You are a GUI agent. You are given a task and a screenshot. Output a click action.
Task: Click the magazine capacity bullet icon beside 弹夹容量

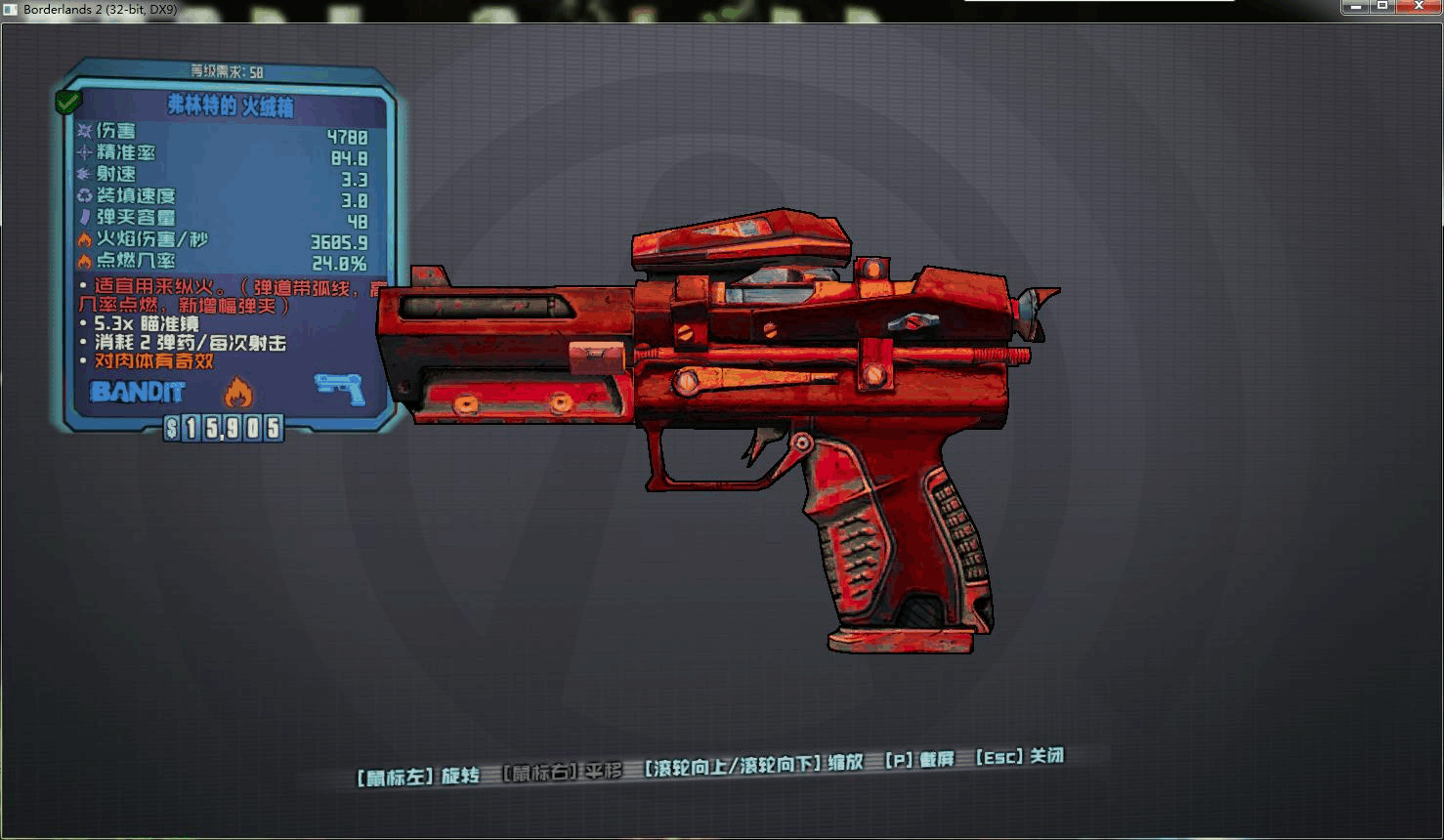[x=86, y=218]
